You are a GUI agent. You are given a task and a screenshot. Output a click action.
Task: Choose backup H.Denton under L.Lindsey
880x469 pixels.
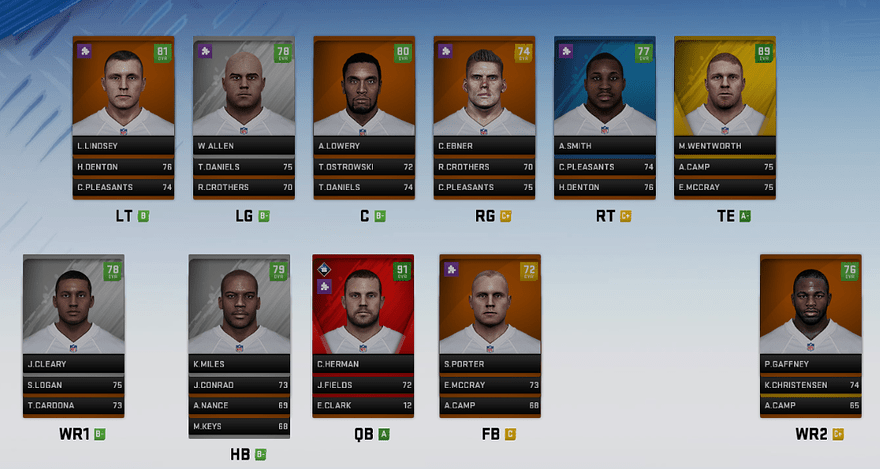(x=124, y=167)
